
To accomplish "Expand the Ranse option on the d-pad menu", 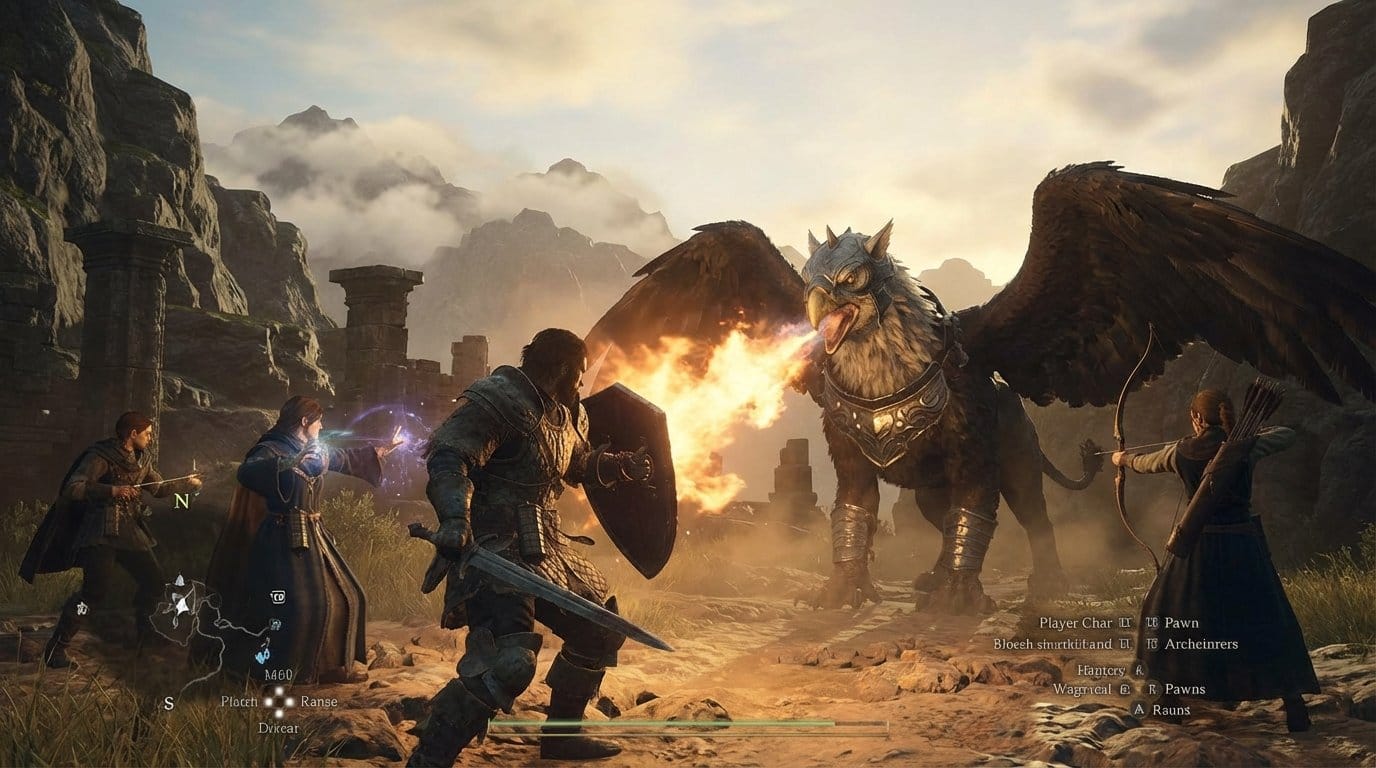I will pos(319,701).
